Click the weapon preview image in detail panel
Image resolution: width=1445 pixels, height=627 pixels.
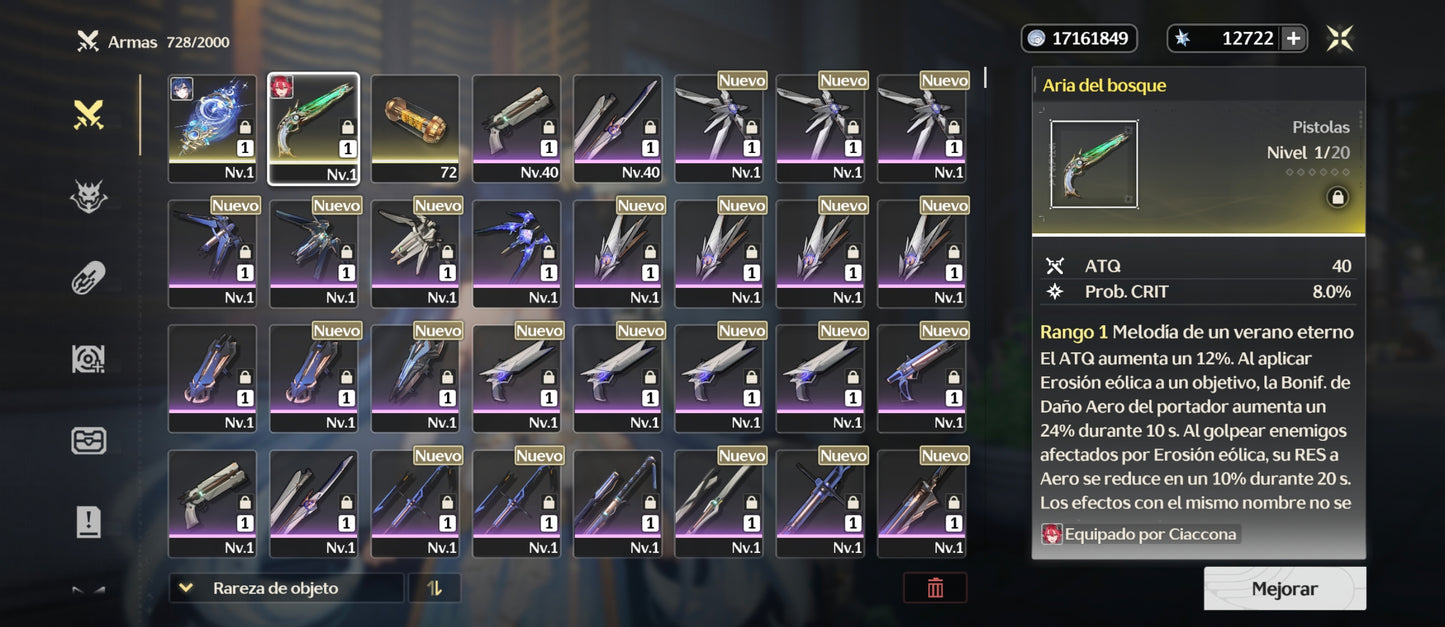[1093, 165]
